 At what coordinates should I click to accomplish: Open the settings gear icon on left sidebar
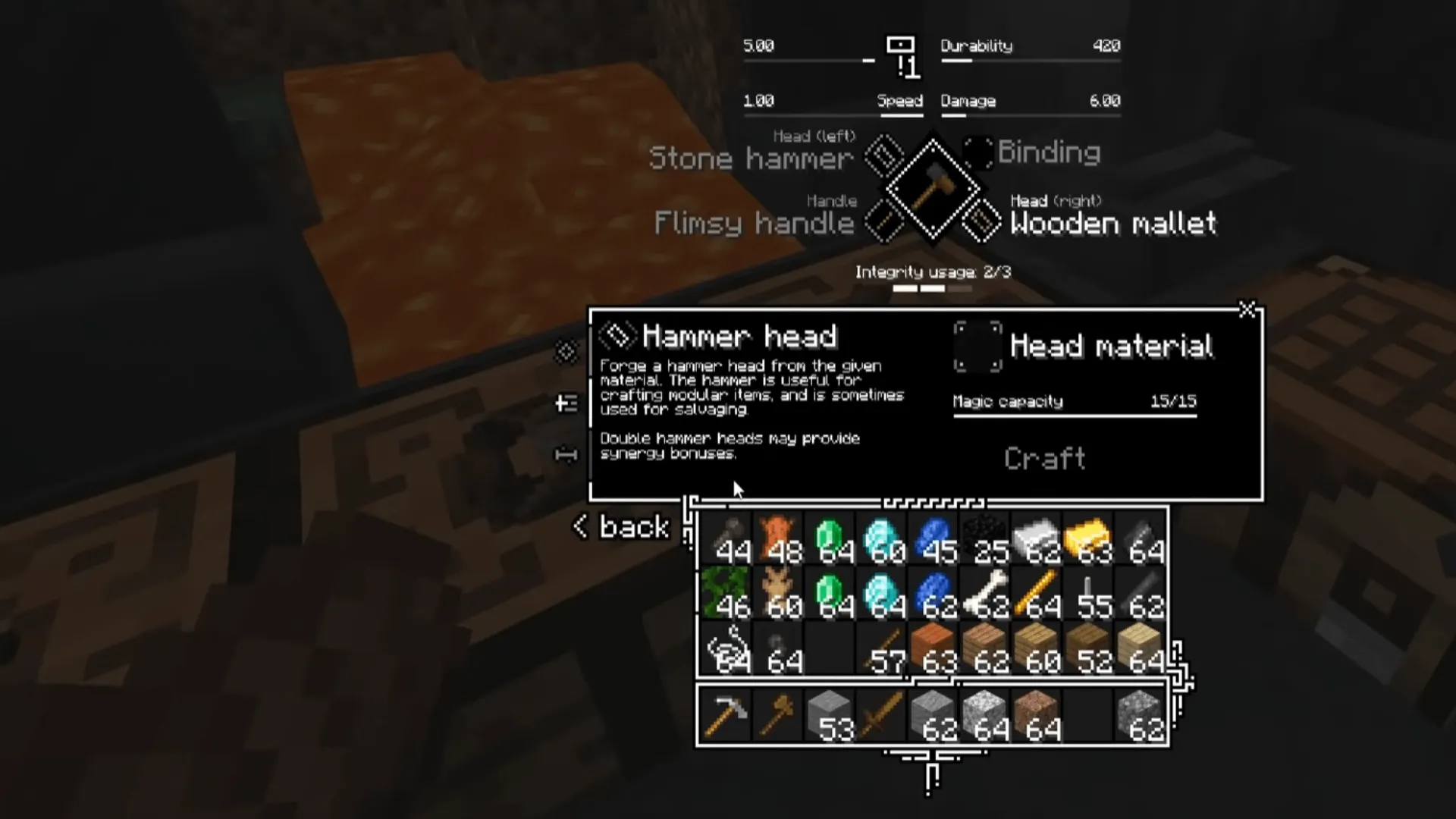click(564, 351)
